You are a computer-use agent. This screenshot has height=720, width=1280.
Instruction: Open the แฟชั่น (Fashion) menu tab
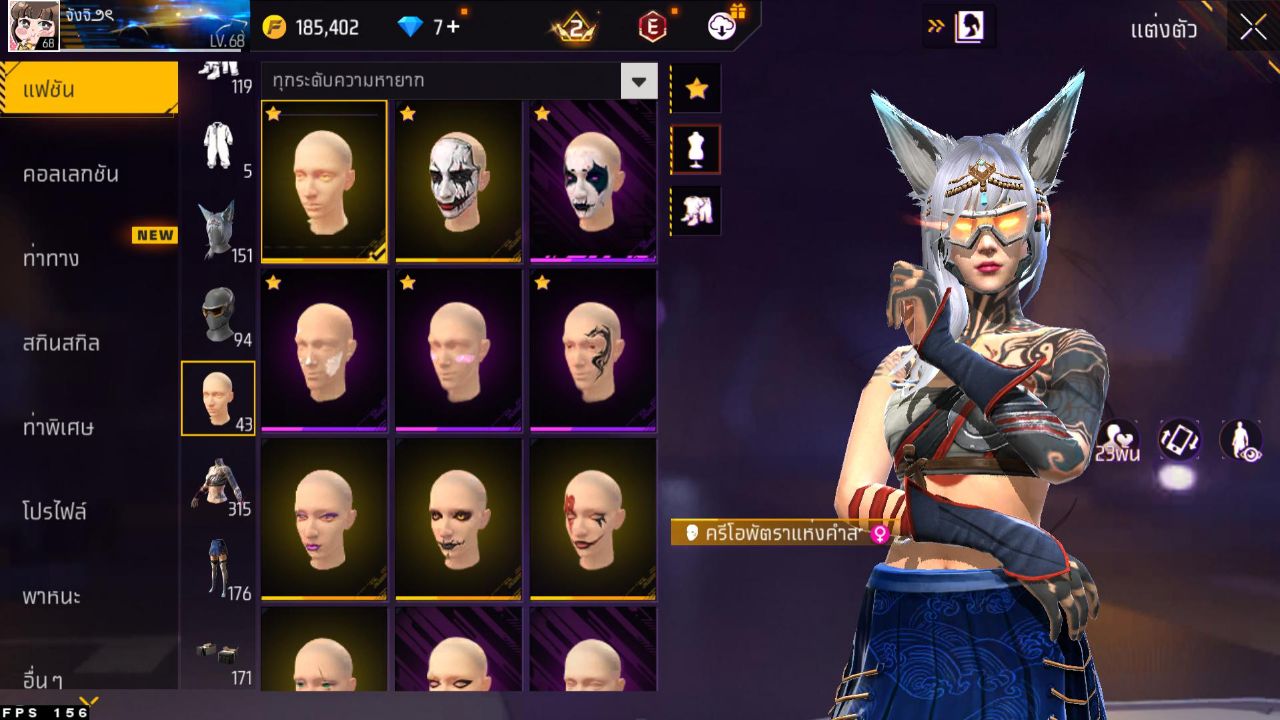coord(88,90)
